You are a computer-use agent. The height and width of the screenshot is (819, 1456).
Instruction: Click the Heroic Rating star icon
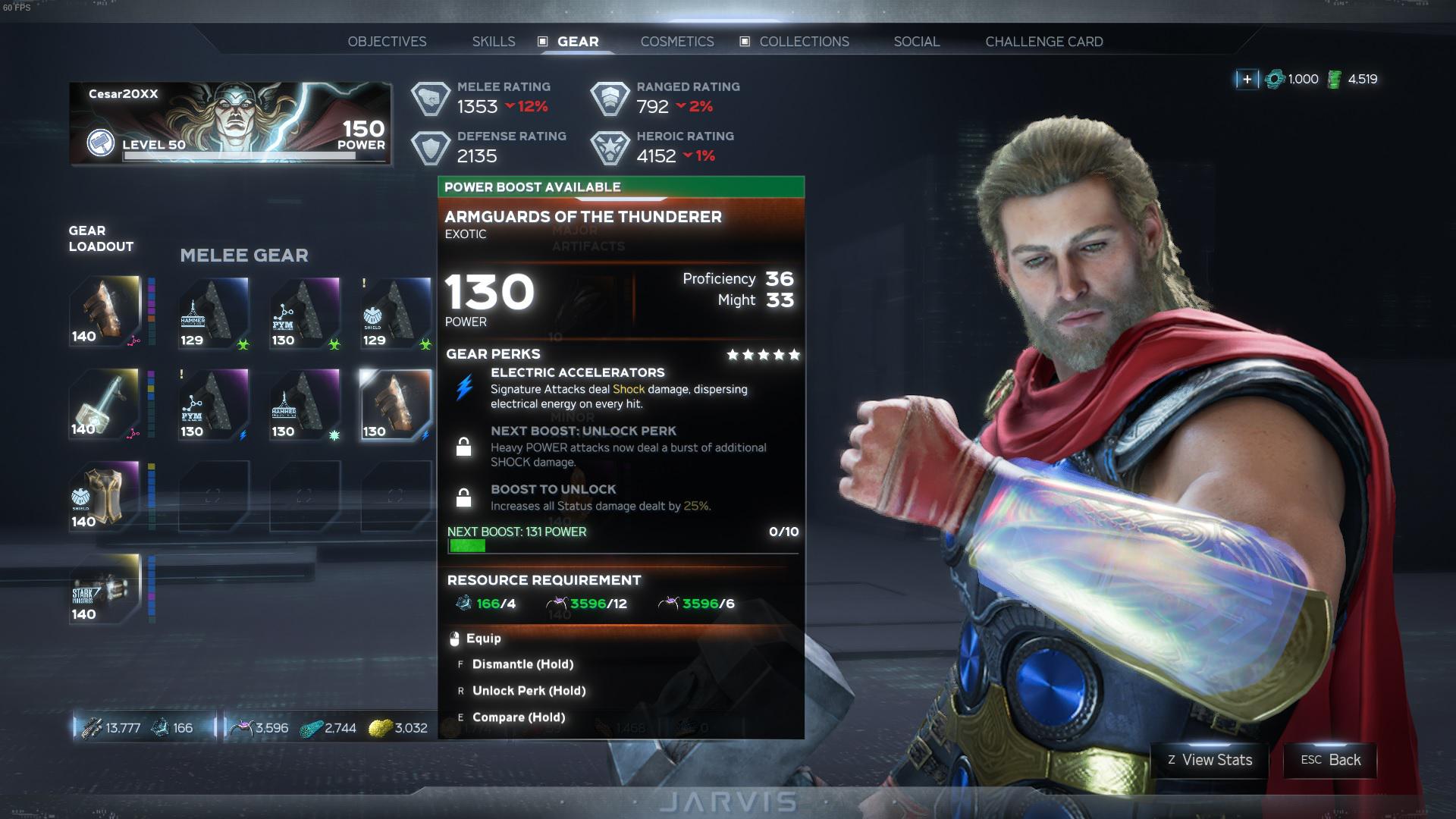pyautogui.click(x=611, y=146)
